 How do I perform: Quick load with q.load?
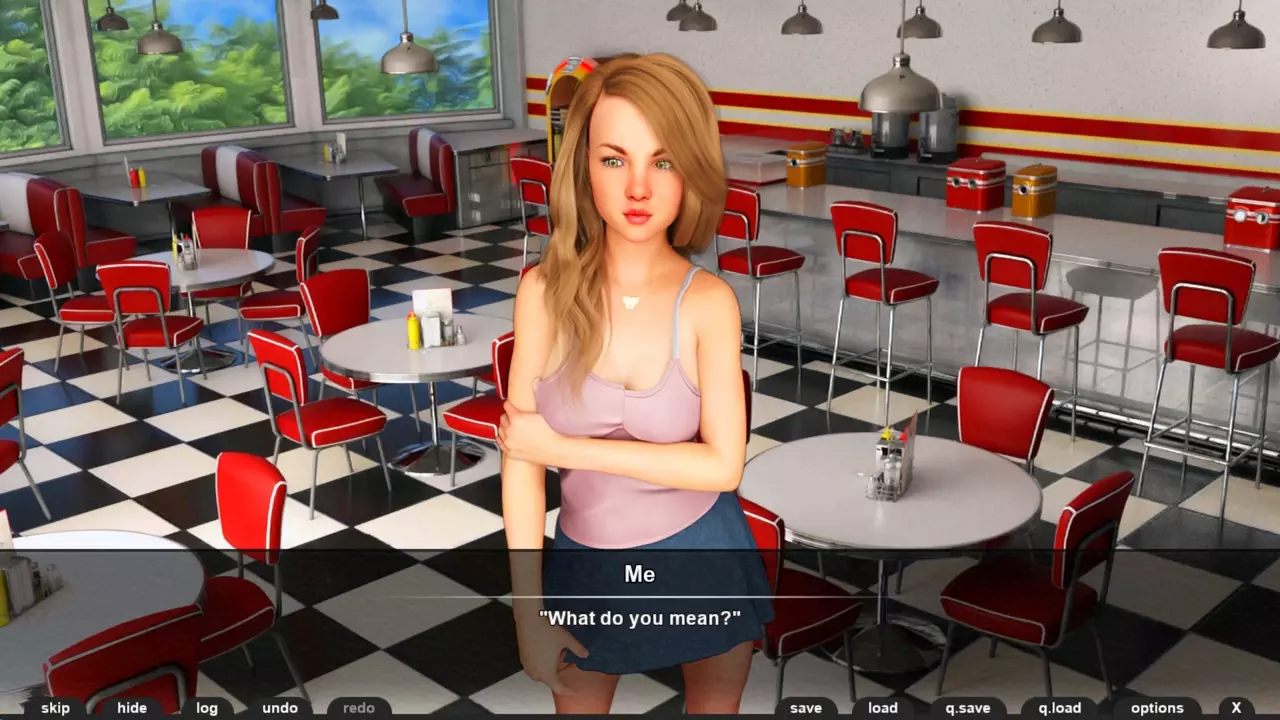pos(1060,708)
